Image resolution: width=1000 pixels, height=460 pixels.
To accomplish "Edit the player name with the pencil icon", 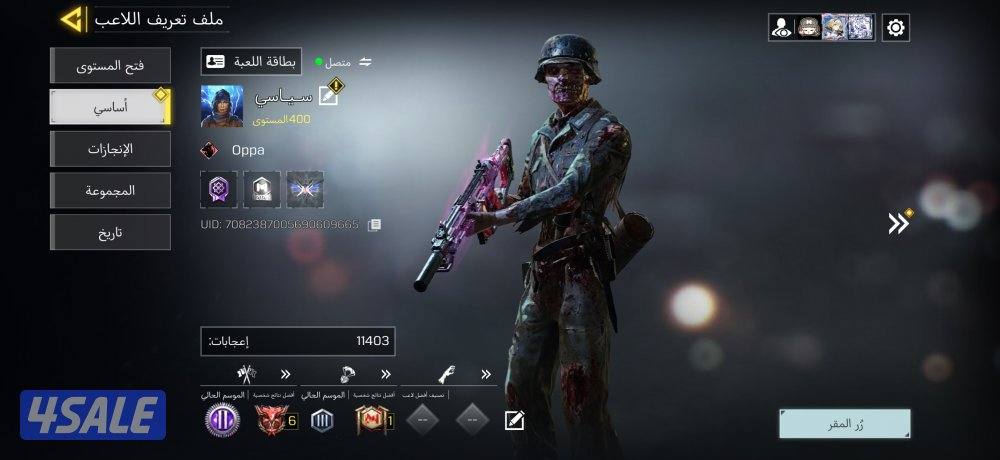I will pos(328,96).
